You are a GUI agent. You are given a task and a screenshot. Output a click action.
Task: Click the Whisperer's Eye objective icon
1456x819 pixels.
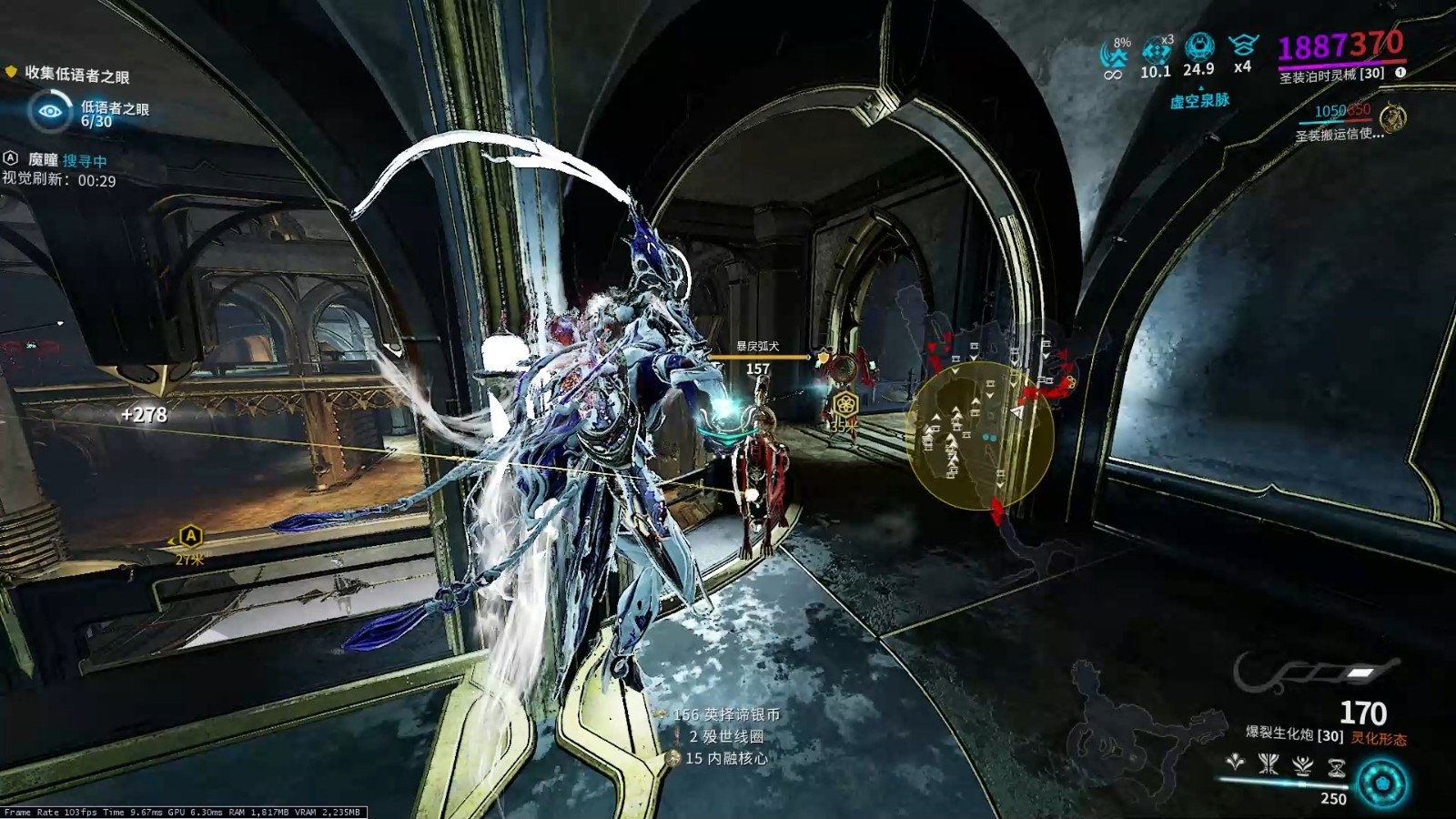pyautogui.click(x=50, y=111)
